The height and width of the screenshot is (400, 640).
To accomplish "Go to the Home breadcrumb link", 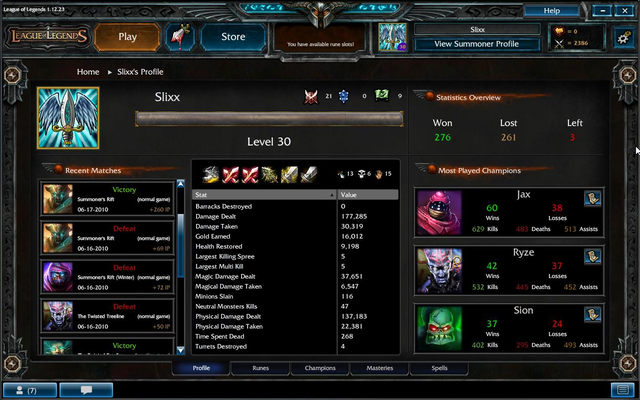I will [88, 72].
